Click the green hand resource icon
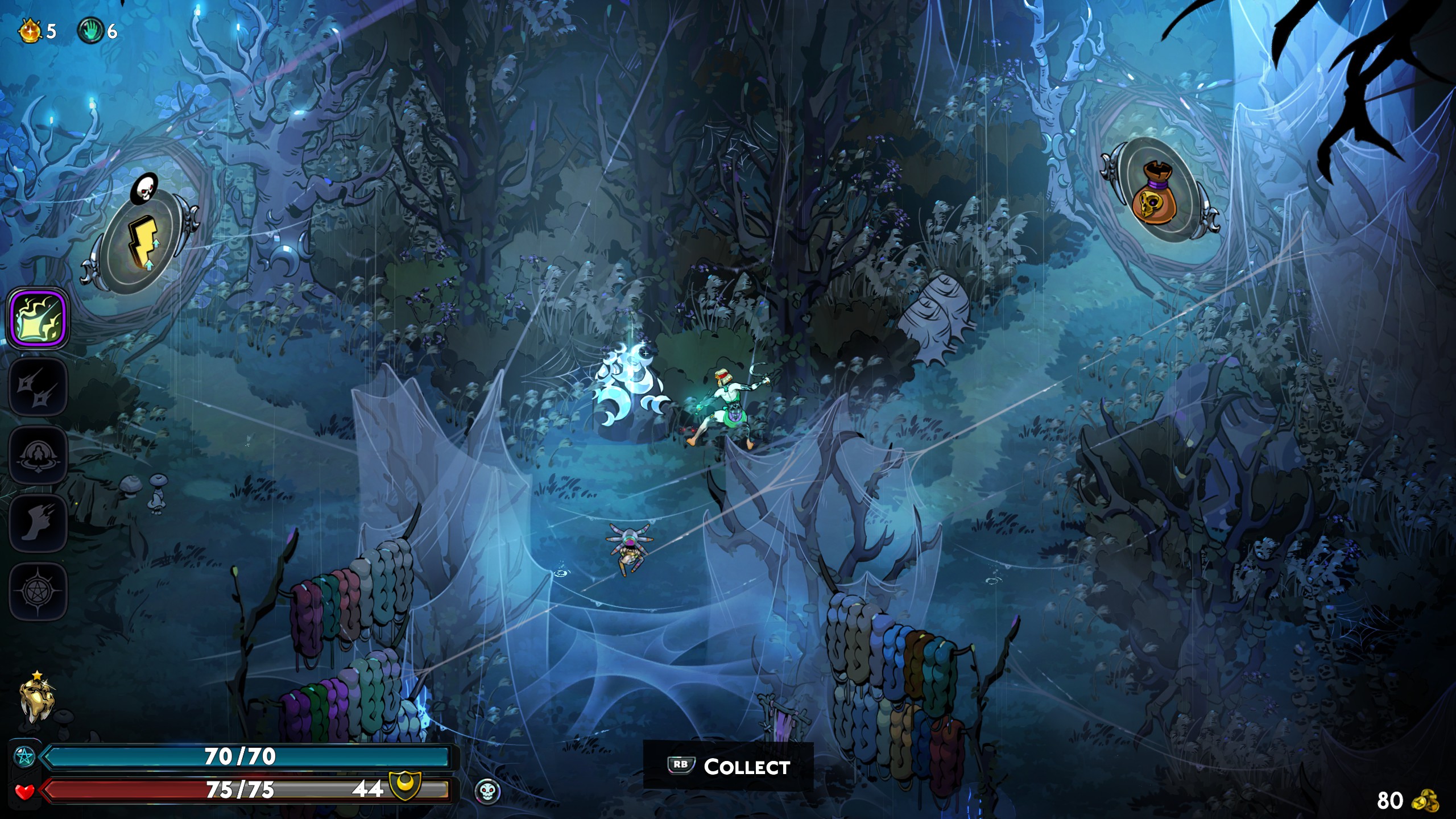 click(x=91, y=30)
